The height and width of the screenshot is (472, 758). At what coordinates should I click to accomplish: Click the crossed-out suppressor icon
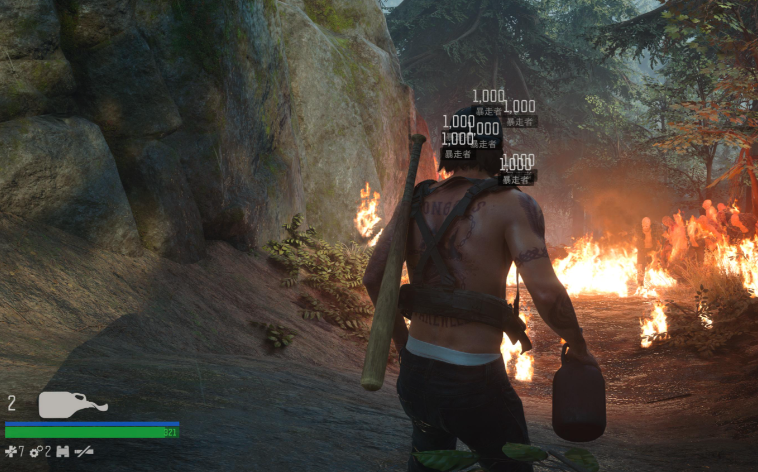click(x=84, y=452)
